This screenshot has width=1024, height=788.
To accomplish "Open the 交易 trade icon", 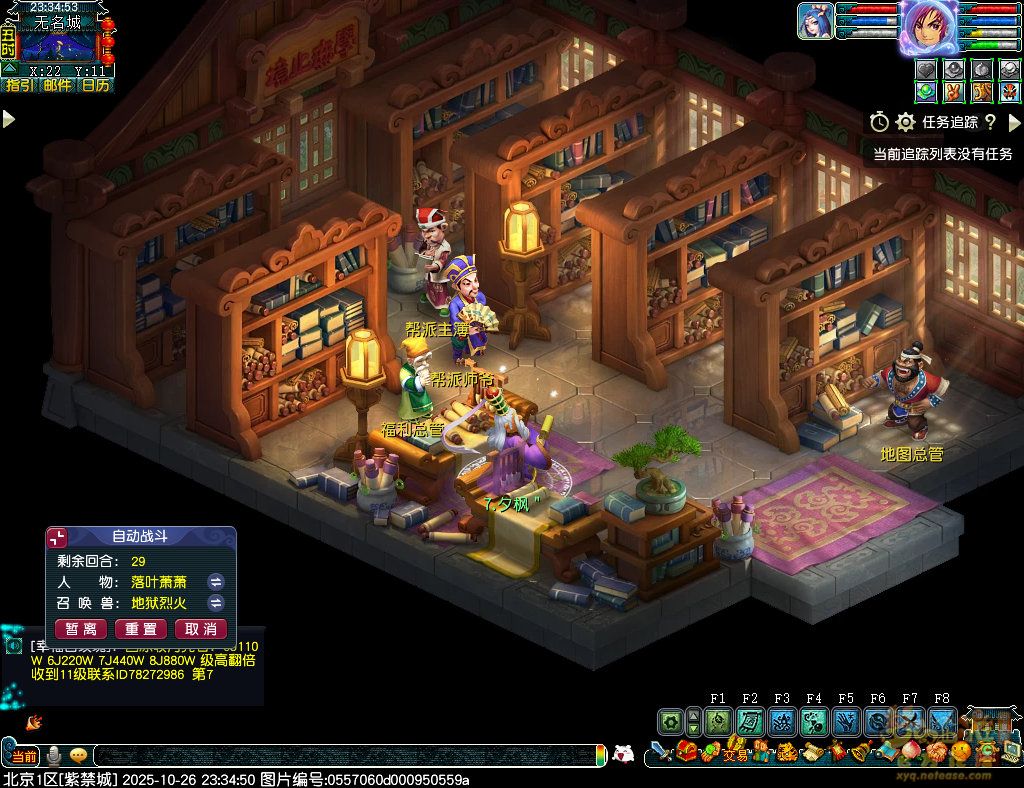I will [x=736, y=753].
